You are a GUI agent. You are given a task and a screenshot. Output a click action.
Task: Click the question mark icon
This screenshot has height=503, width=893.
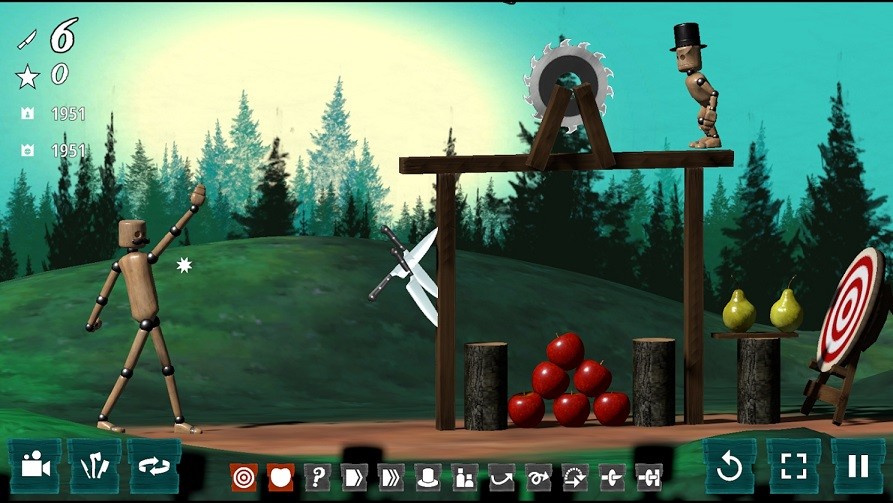click(317, 477)
